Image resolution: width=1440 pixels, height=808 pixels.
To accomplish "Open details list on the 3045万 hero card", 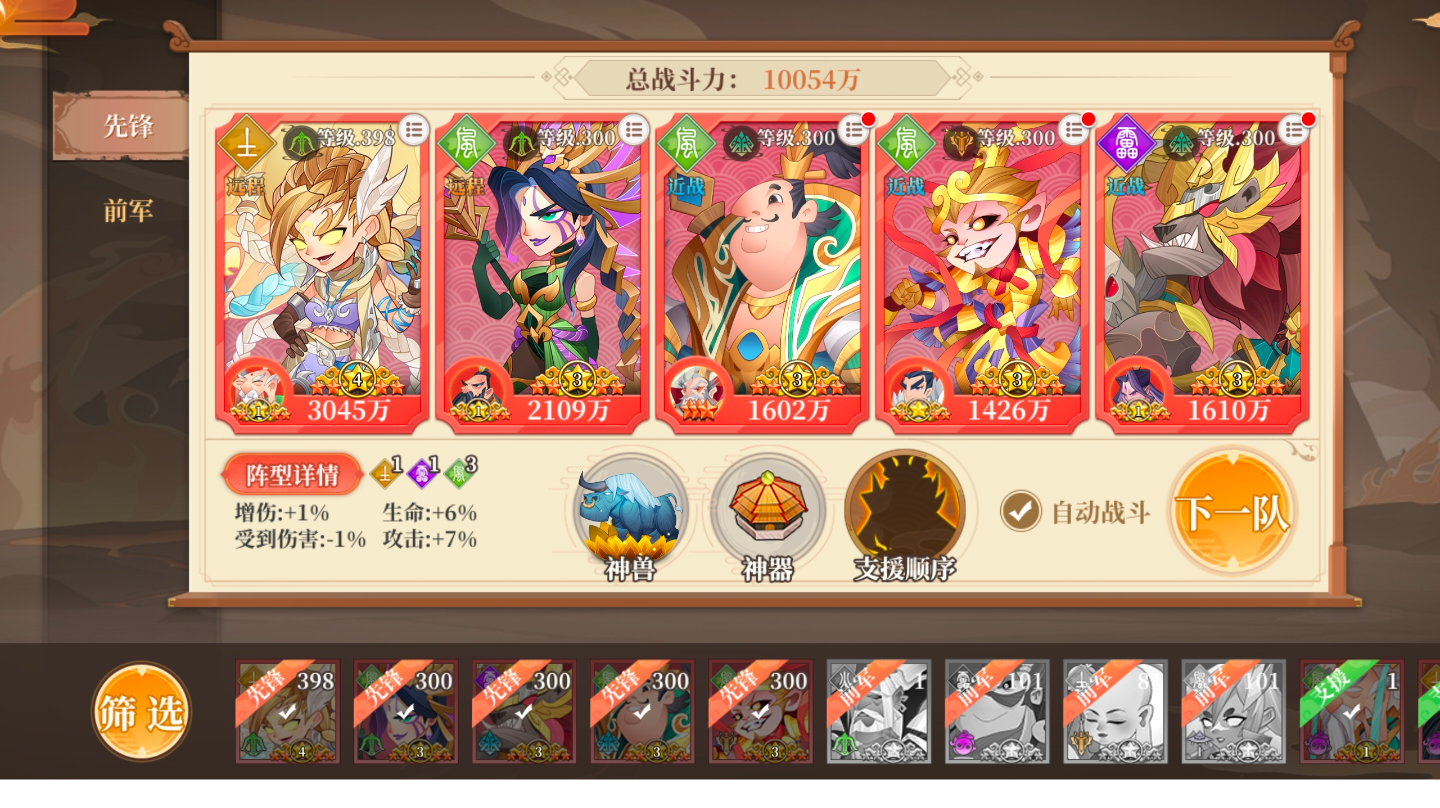I will coord(411,129).
